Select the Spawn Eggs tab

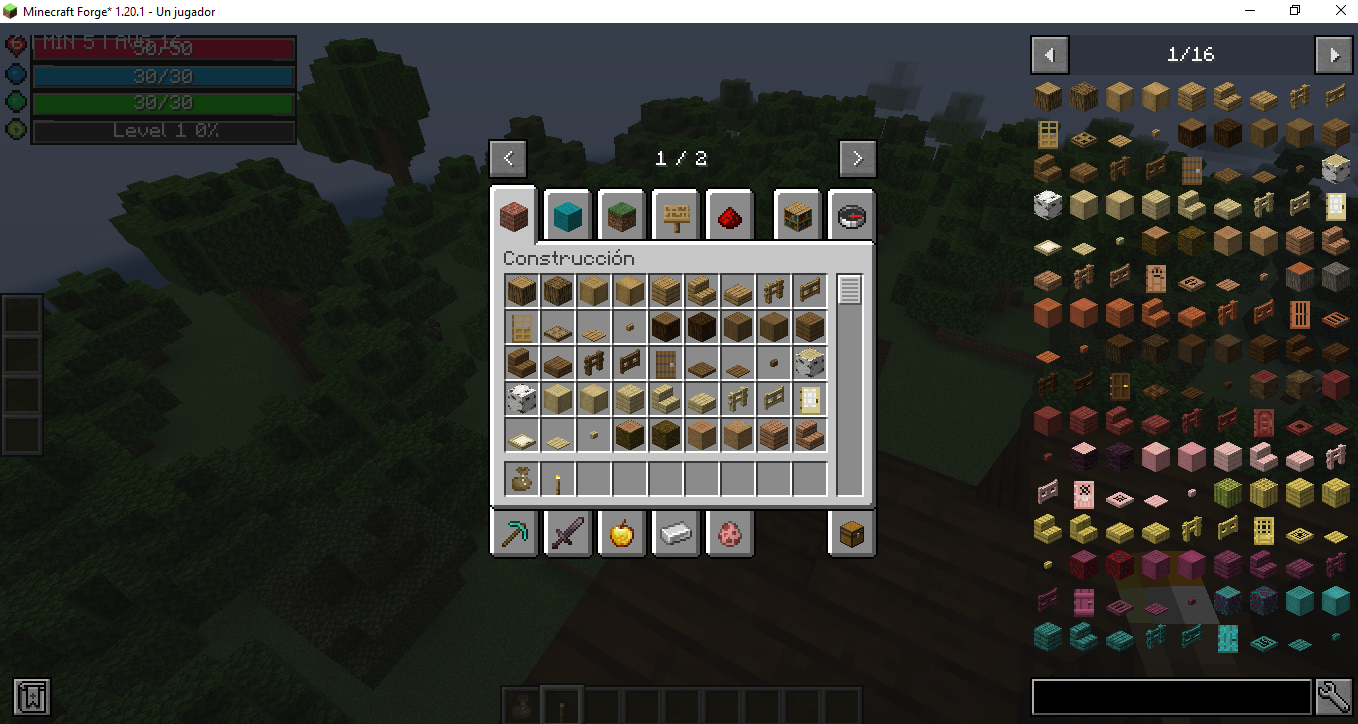click(x=729, y=533)
